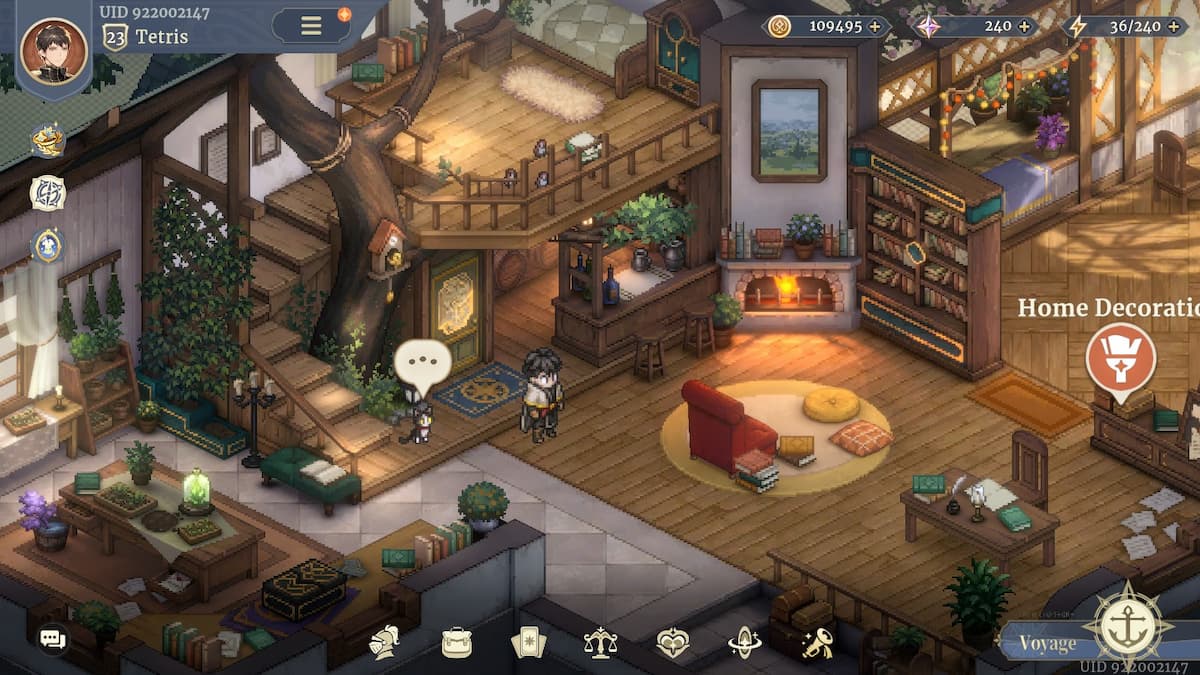Open the golden genie lamp icon

[x=47, y=141]
